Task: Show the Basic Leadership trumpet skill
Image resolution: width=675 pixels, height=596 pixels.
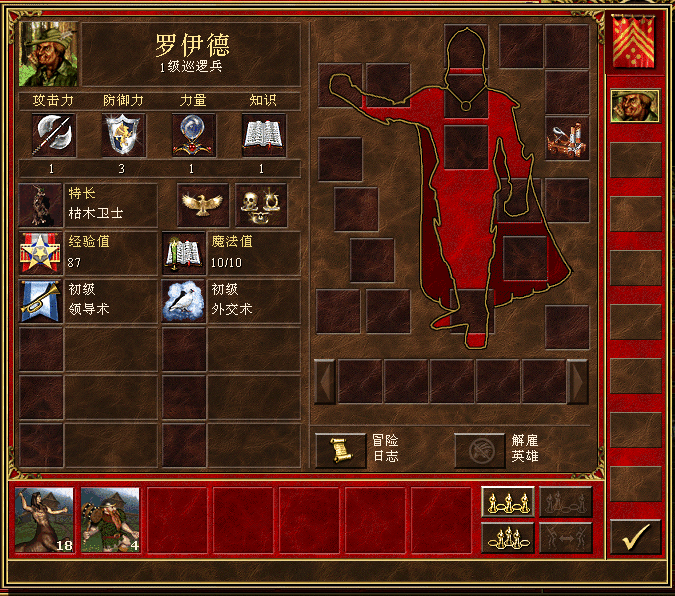Action: pyautogui.click(x=40, y=301)
